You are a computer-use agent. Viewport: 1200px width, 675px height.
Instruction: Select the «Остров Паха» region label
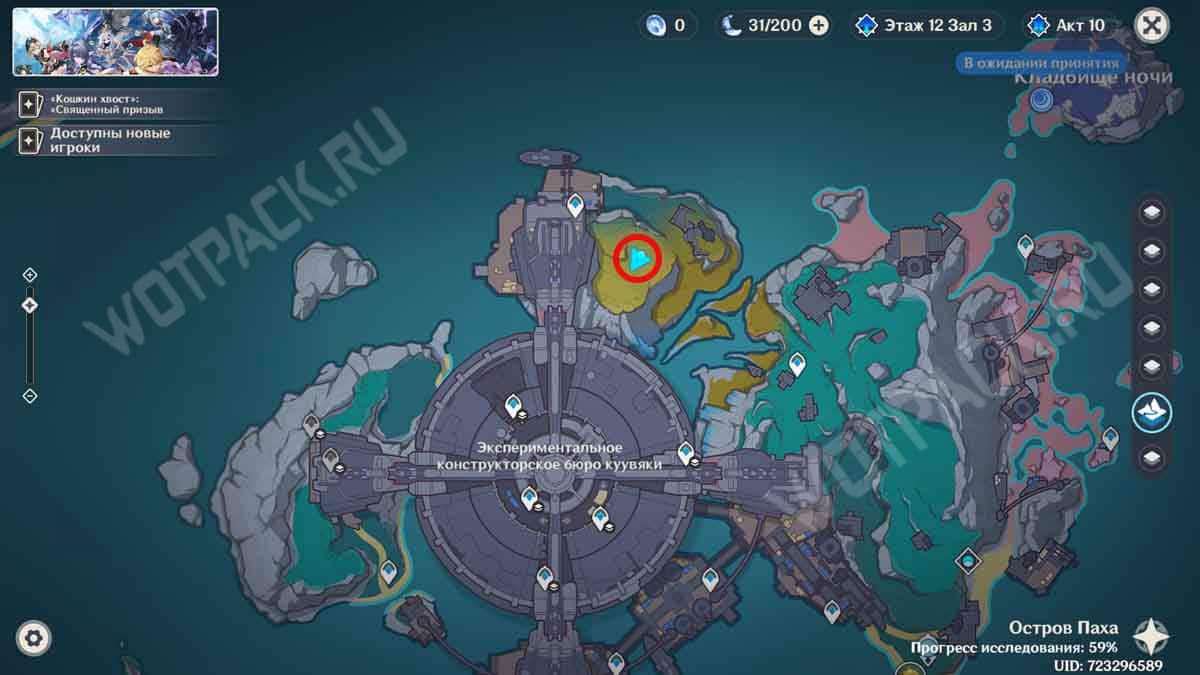[1062, 629]
